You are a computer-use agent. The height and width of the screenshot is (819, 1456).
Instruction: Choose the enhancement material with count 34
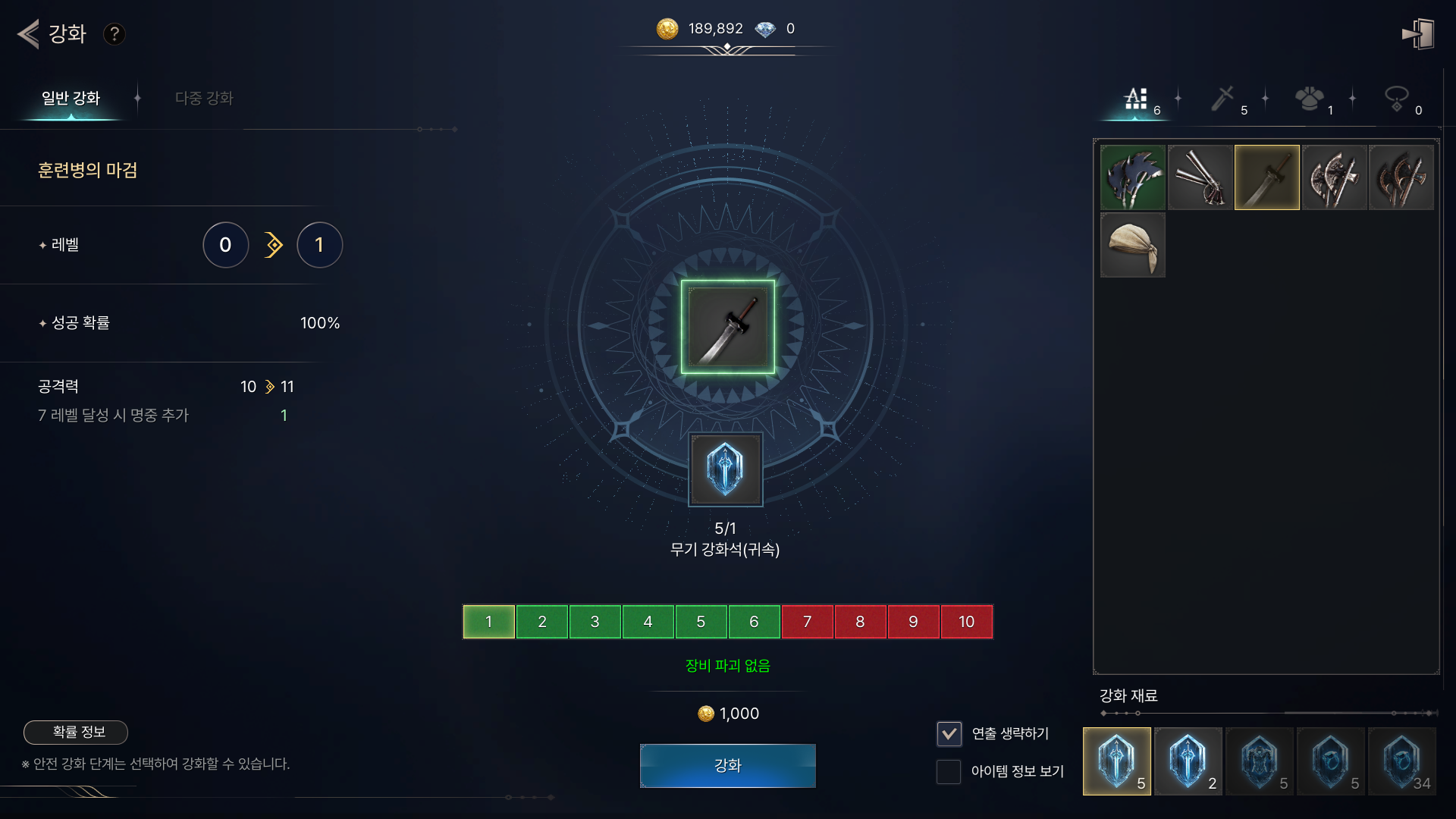coord(1401,761)
